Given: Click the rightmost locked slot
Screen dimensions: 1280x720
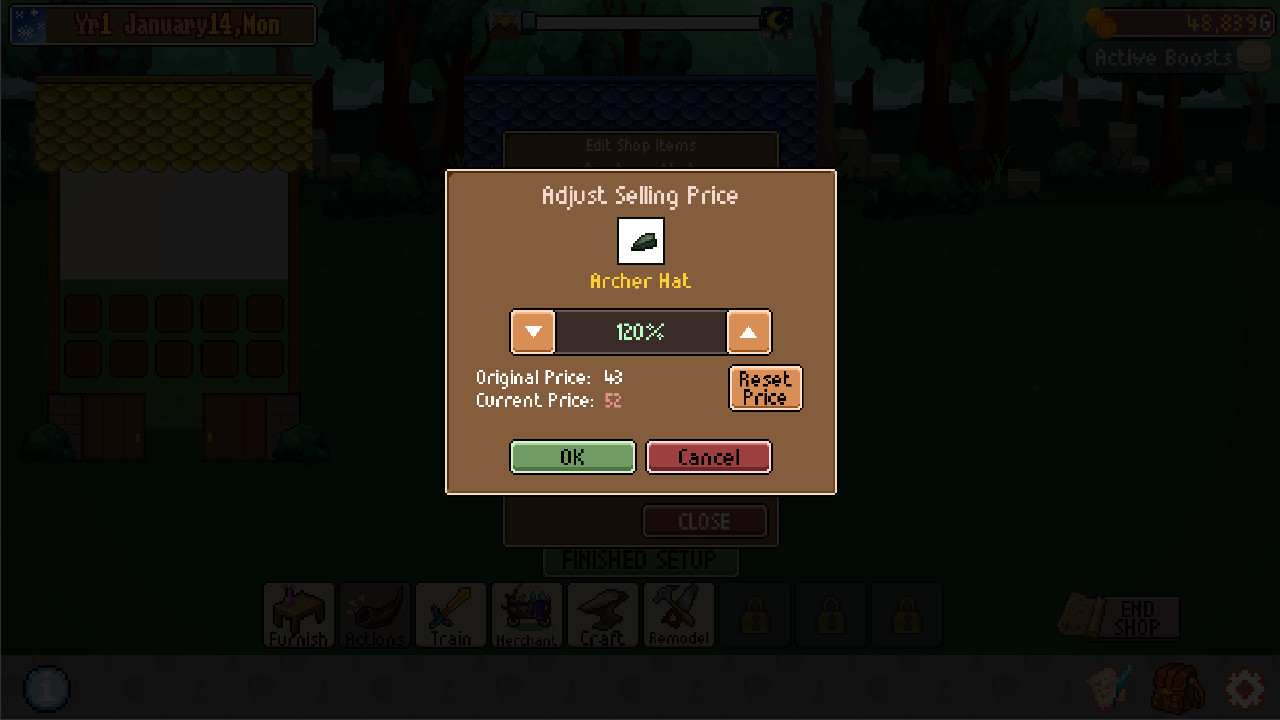Looking at the screenshot, I should pos(907,615).
